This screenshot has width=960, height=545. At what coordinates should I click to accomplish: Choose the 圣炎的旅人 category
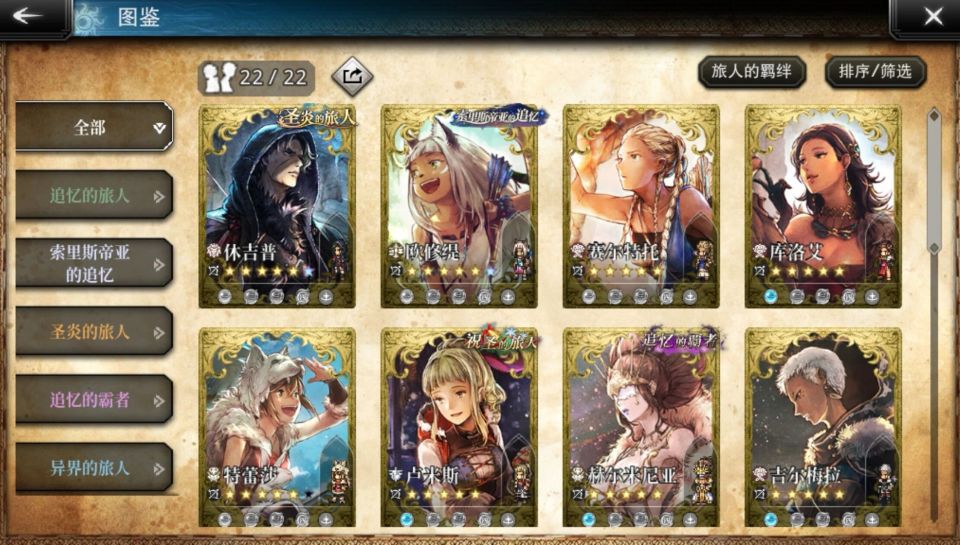94,331
